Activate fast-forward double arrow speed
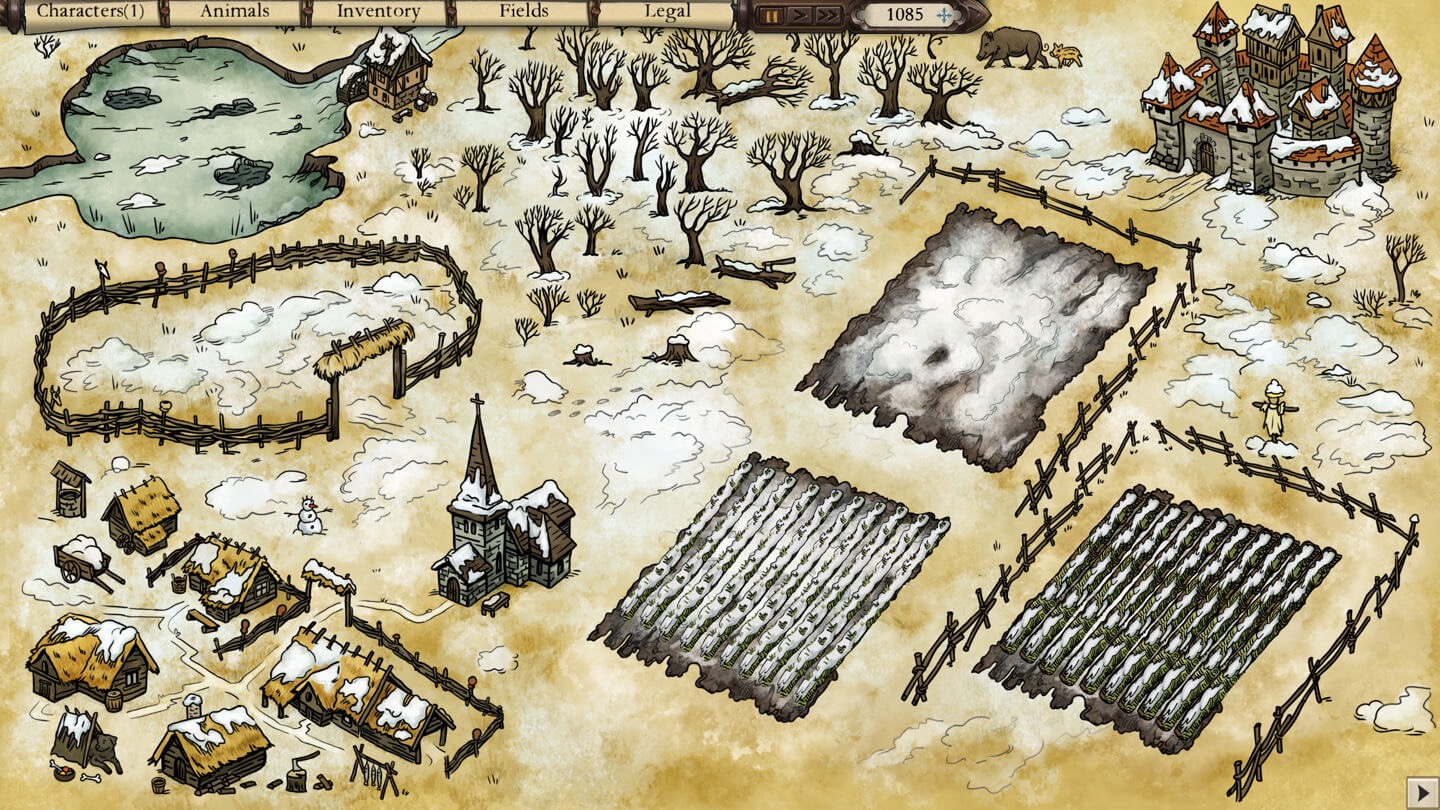 [x=828, y=15]
